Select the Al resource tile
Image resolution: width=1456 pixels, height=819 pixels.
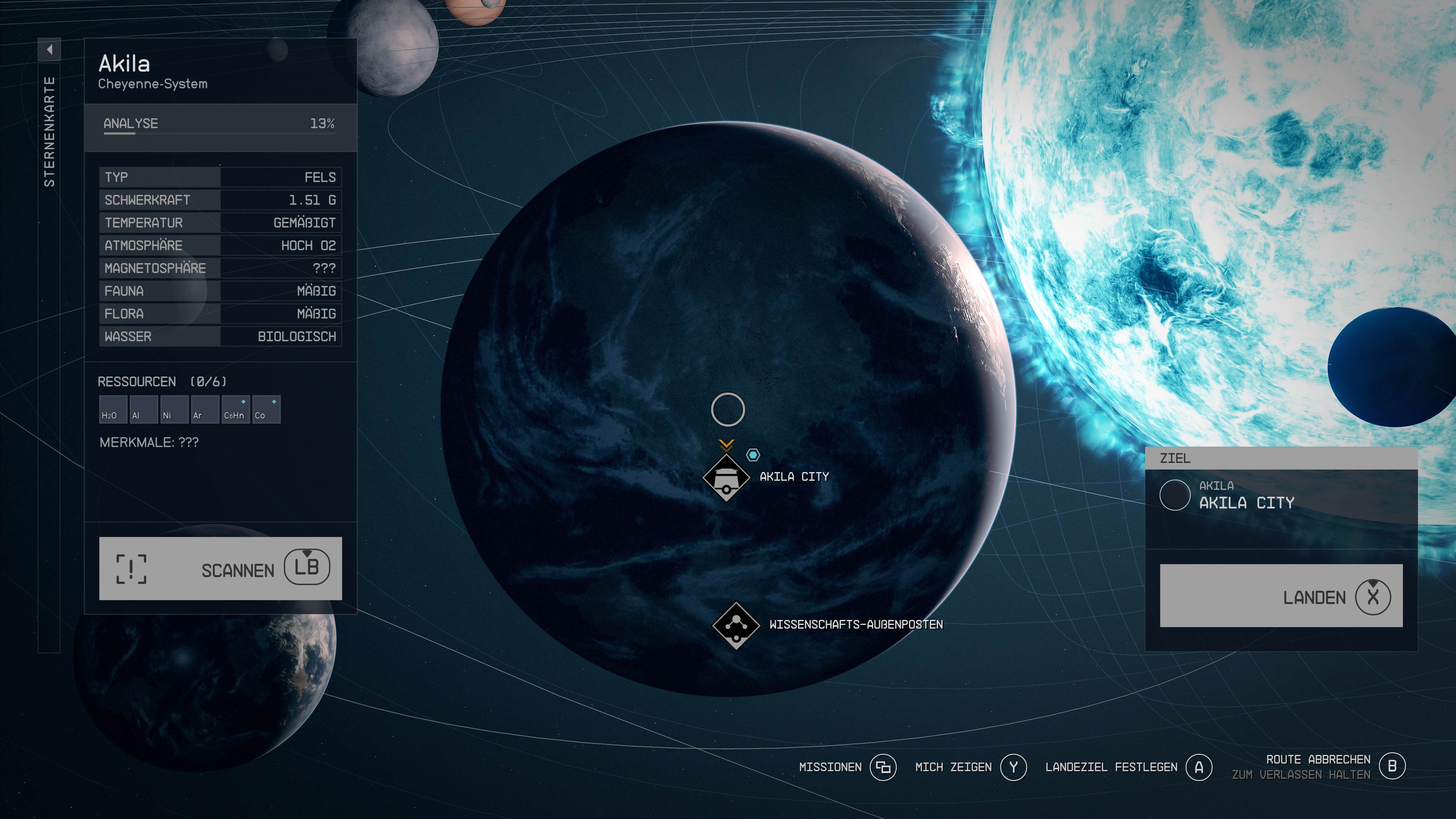143,409
